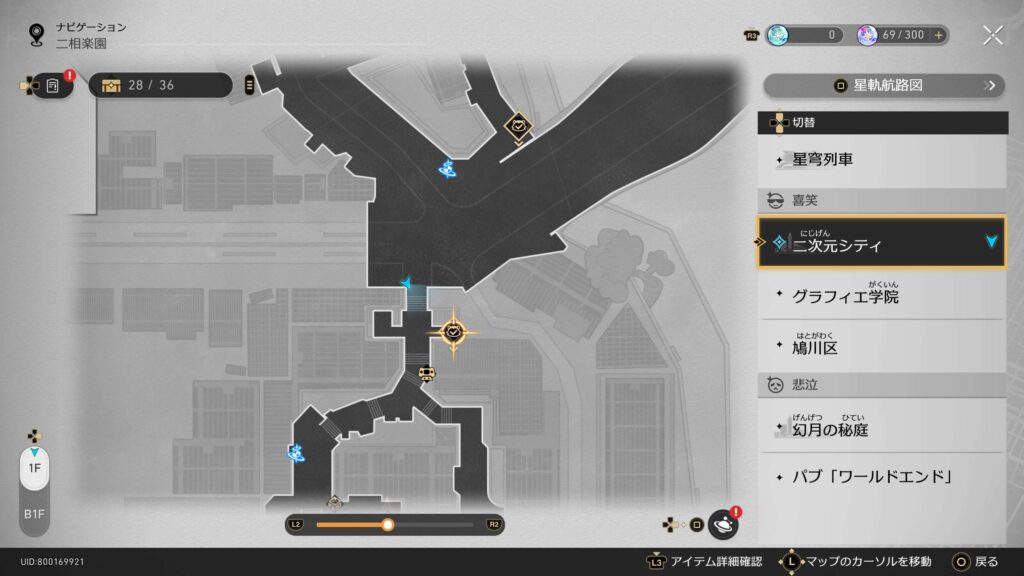Select 星穹列車 from the location list
1024x576 pixels.
pos(882,159)
